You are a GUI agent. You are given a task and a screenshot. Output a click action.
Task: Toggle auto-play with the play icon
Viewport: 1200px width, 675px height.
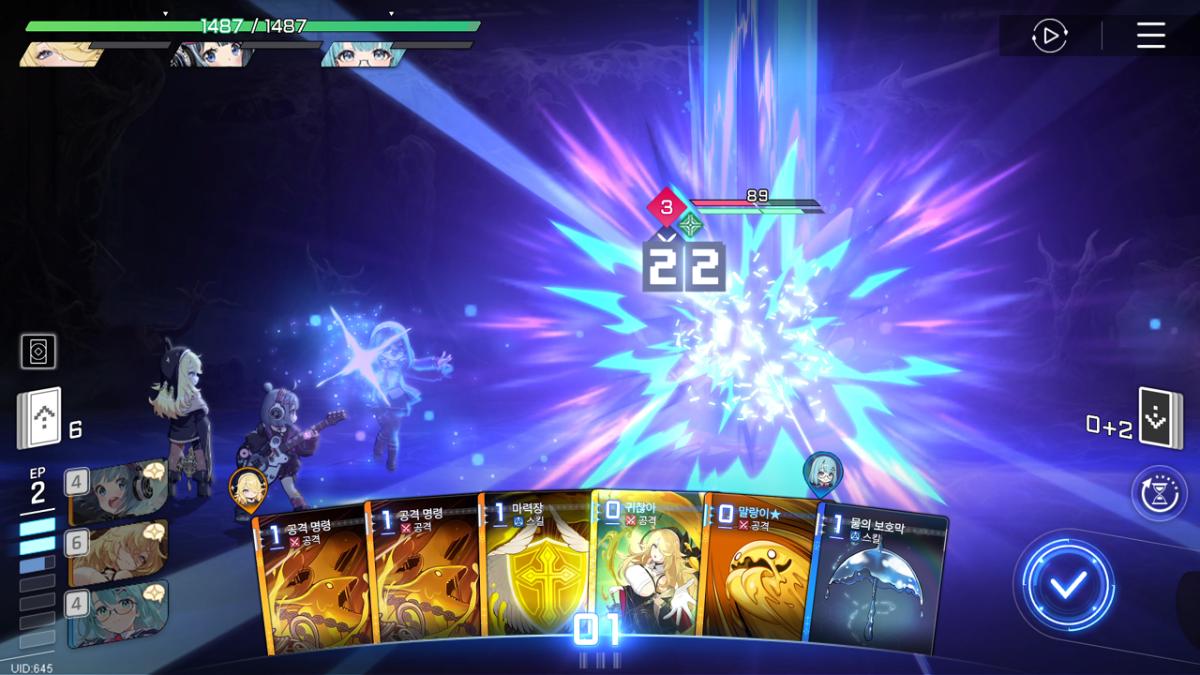(x=1049, y=37)
